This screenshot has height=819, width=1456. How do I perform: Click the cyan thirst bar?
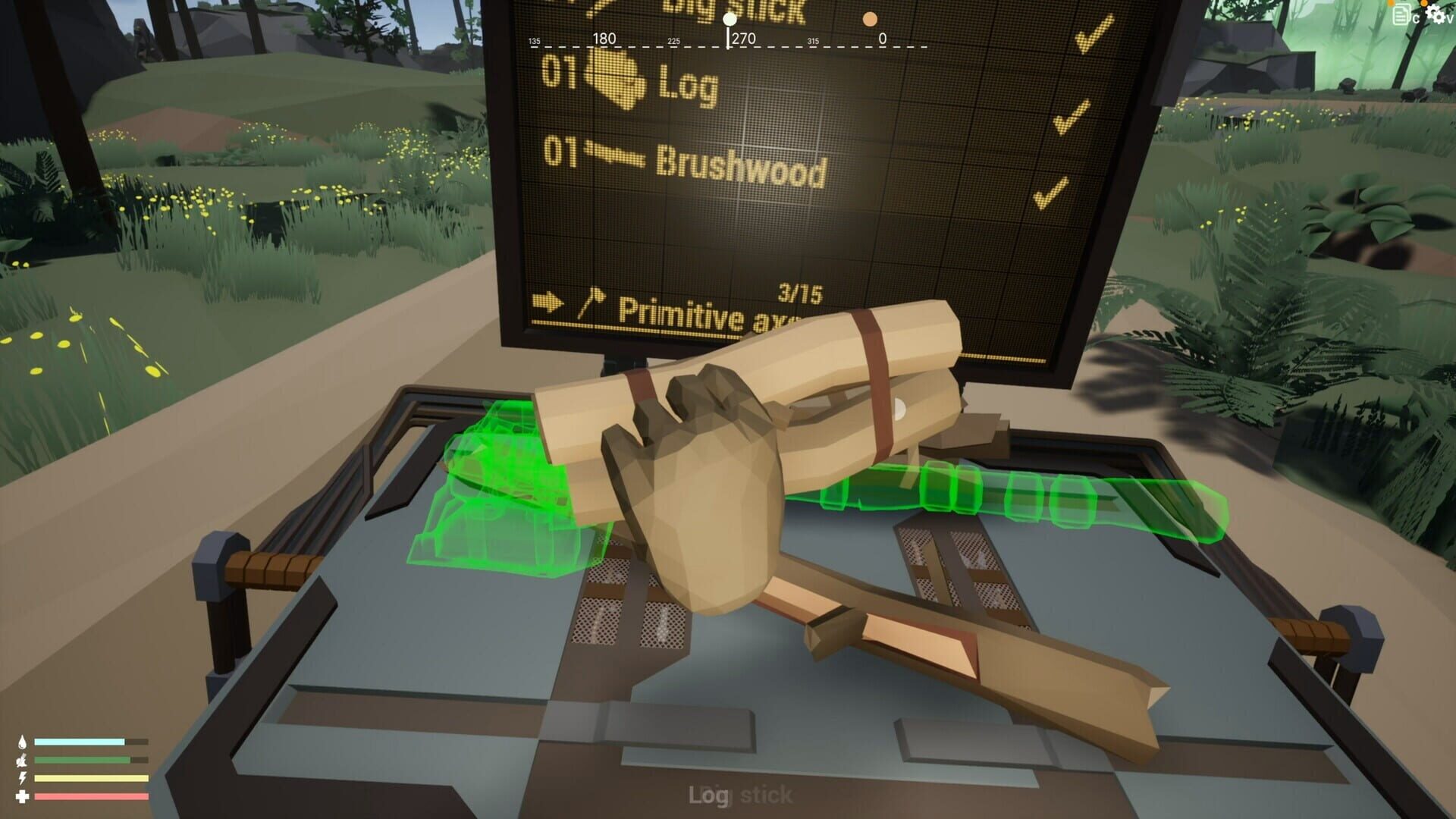(80, 741)
